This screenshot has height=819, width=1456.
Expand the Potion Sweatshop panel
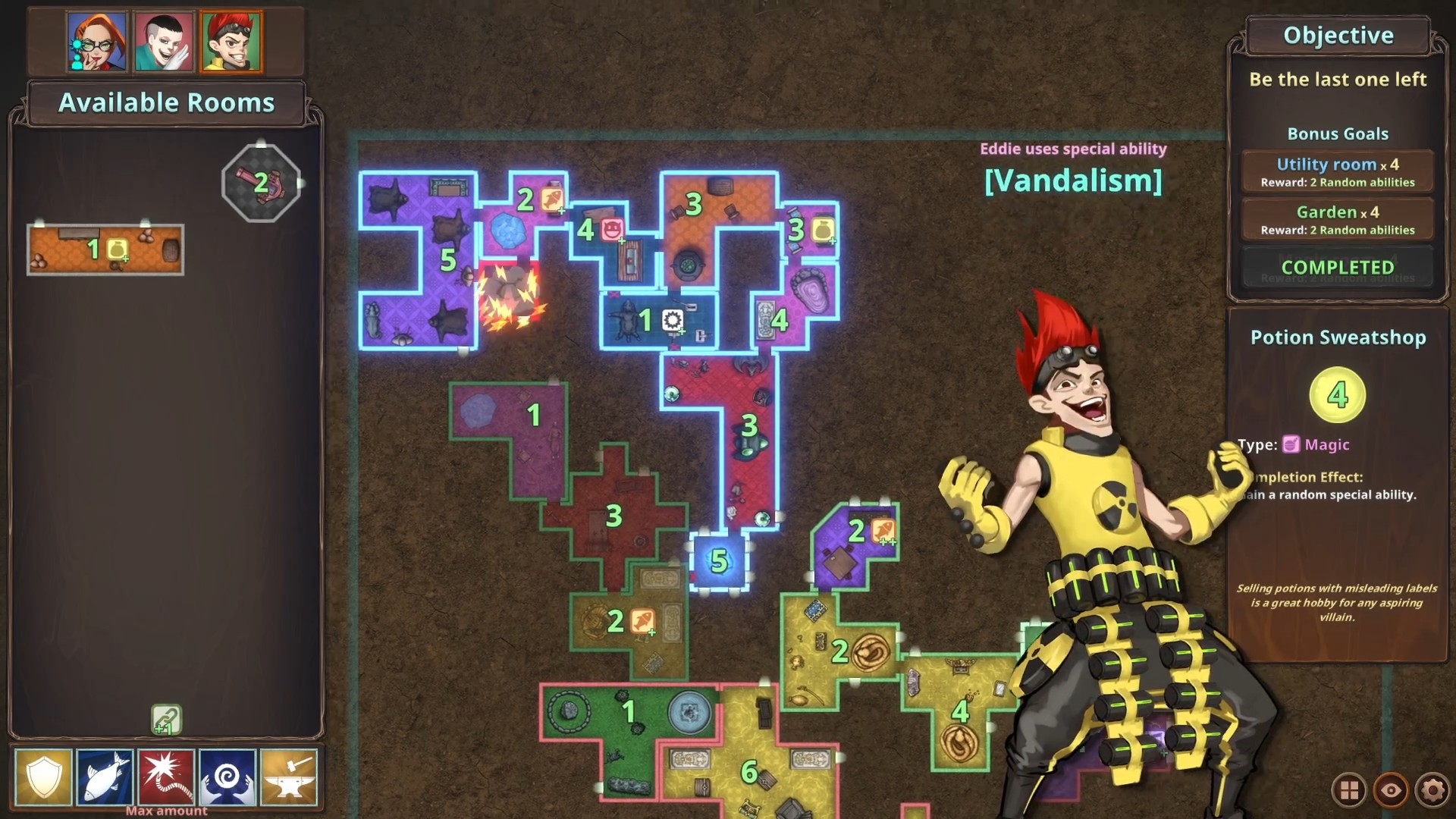pos(1337,337)
